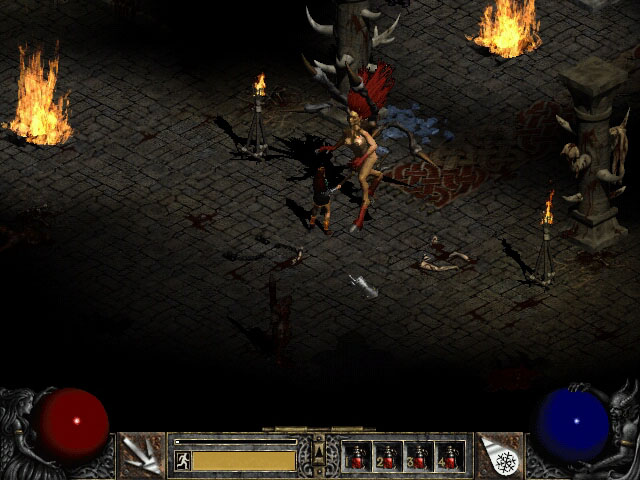
Task: Toggle the run/walk button
Action: 183,460
